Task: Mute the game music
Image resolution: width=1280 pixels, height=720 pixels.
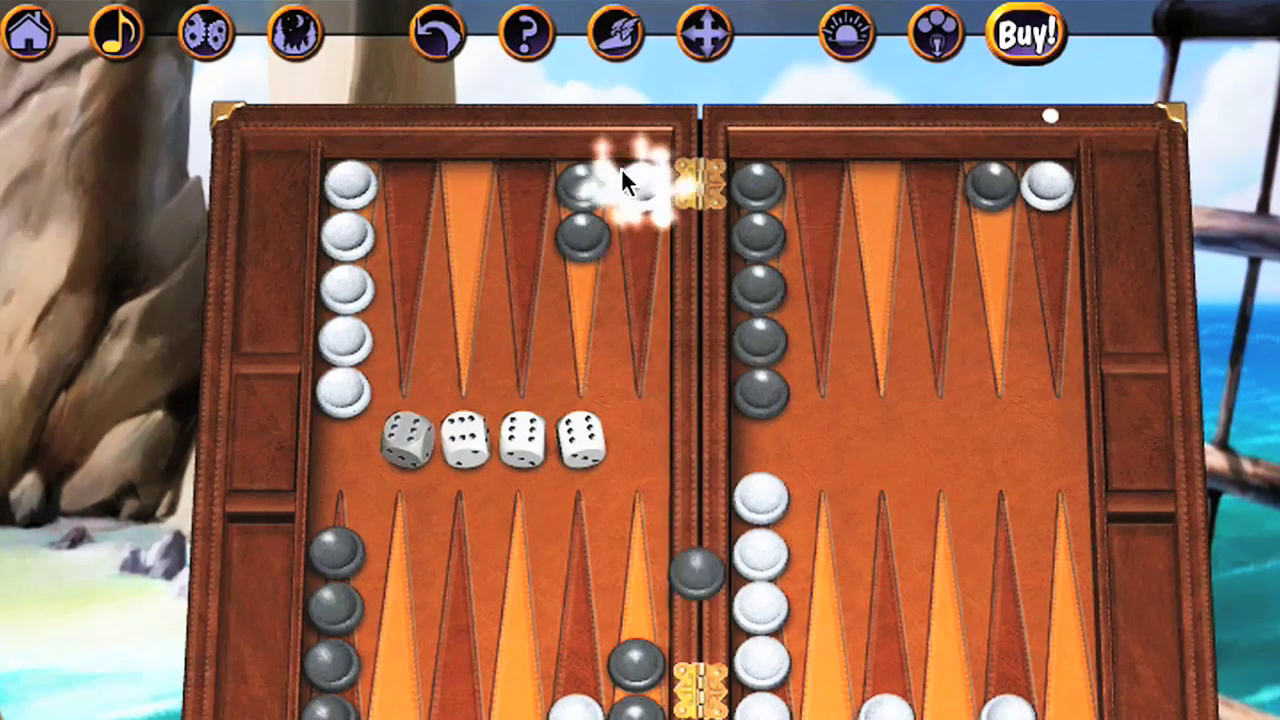Action: (x=117, y=33)
